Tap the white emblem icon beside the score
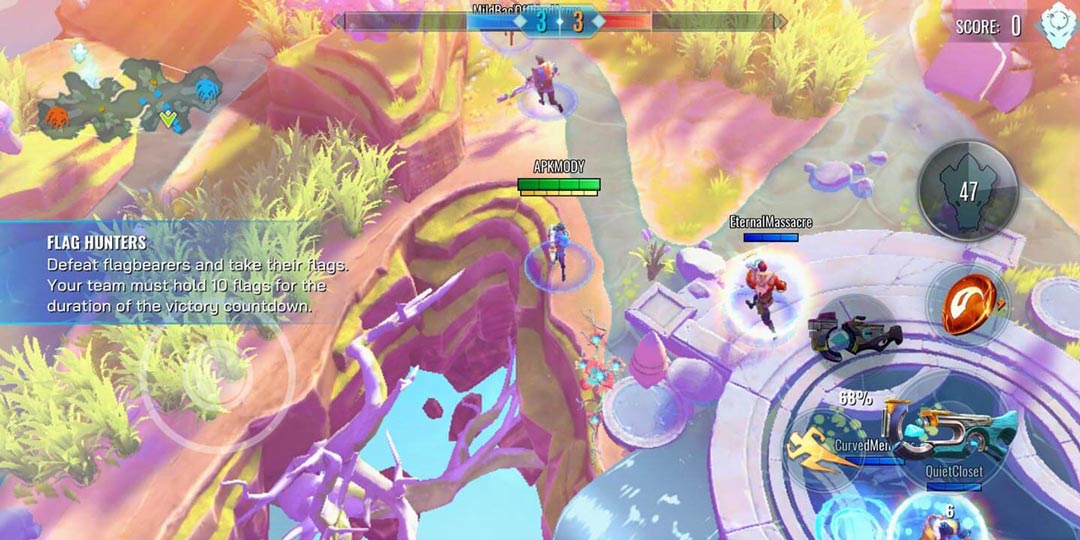The height and width of the screenshot is (540, 1080). point(1055,25)
